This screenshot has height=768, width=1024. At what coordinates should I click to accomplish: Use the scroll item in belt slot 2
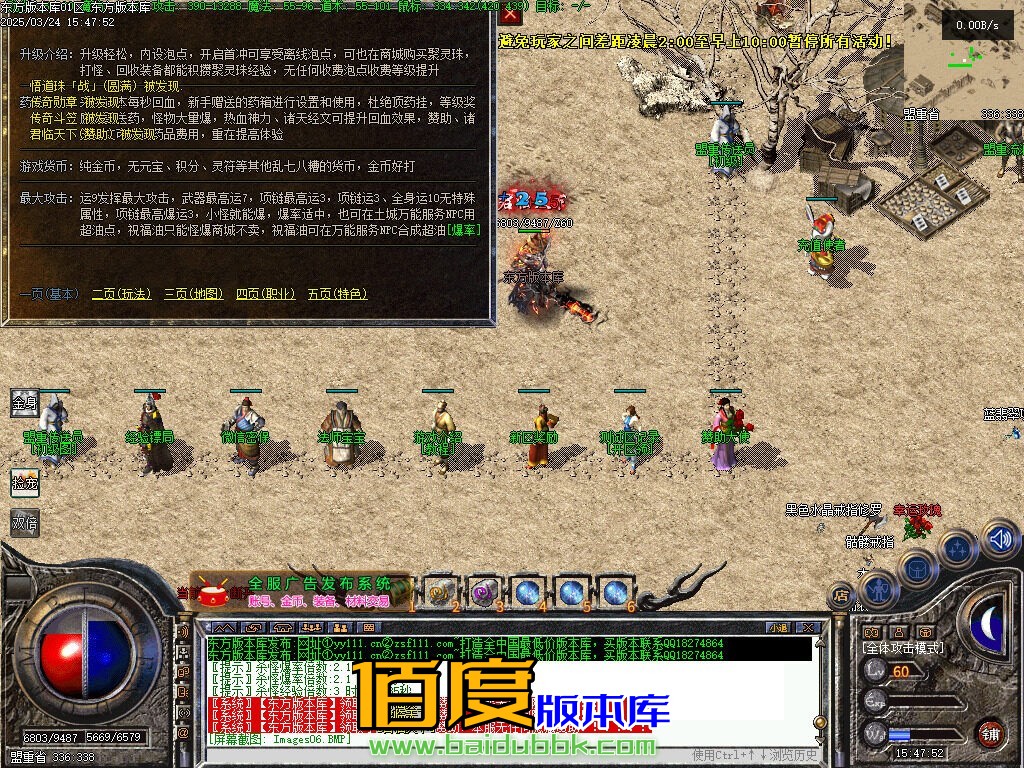[x=440, y=591]
